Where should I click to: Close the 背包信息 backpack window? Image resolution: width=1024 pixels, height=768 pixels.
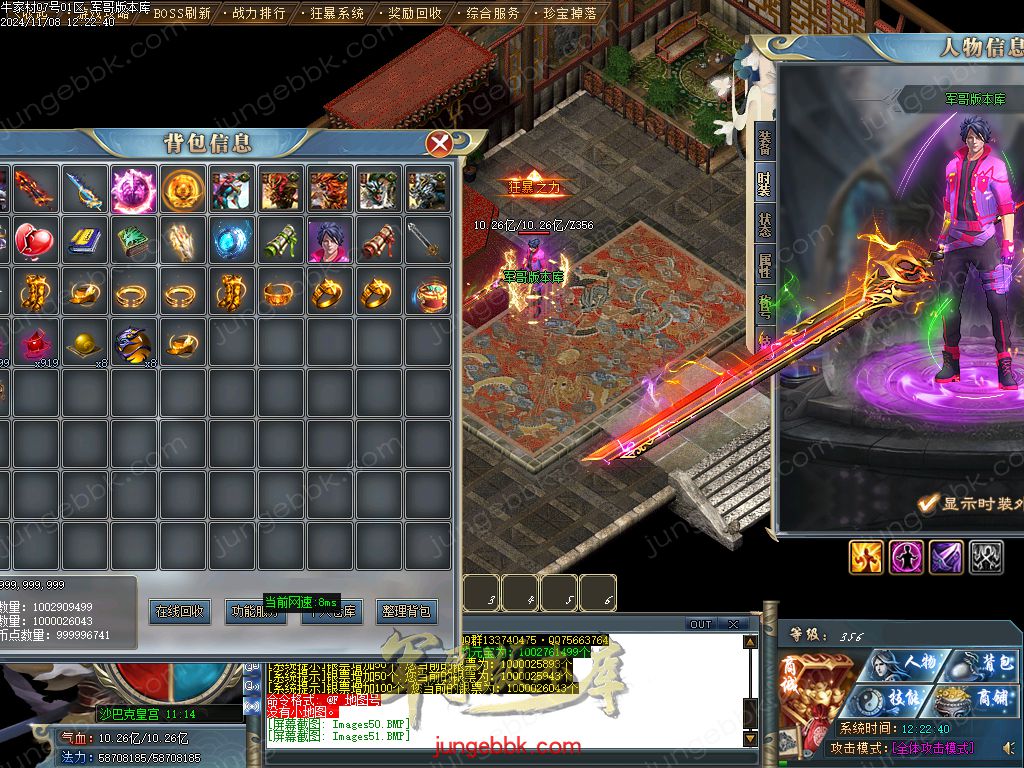439,144
